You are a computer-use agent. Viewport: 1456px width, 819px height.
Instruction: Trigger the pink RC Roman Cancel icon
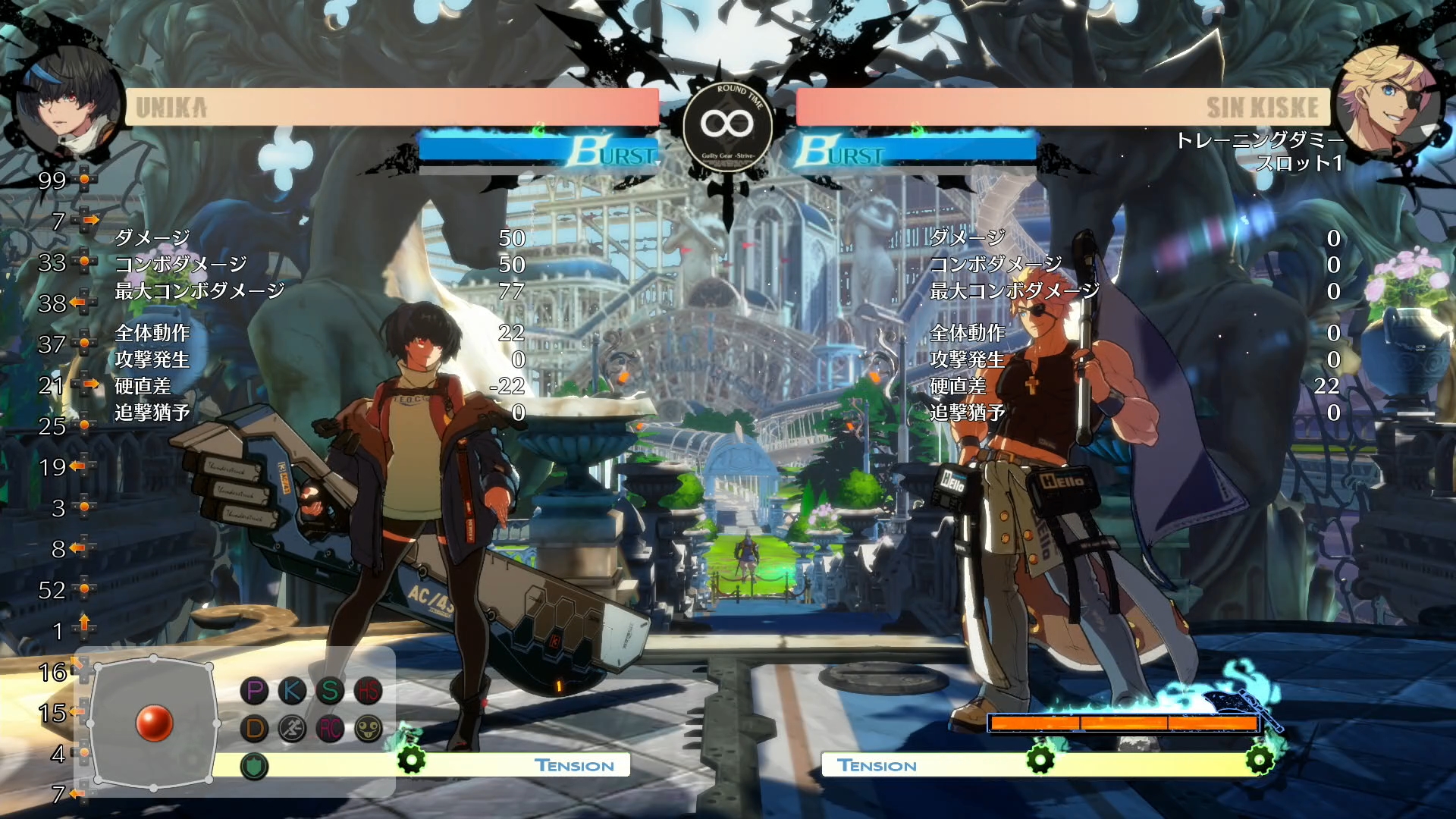[x=330, y=729]
